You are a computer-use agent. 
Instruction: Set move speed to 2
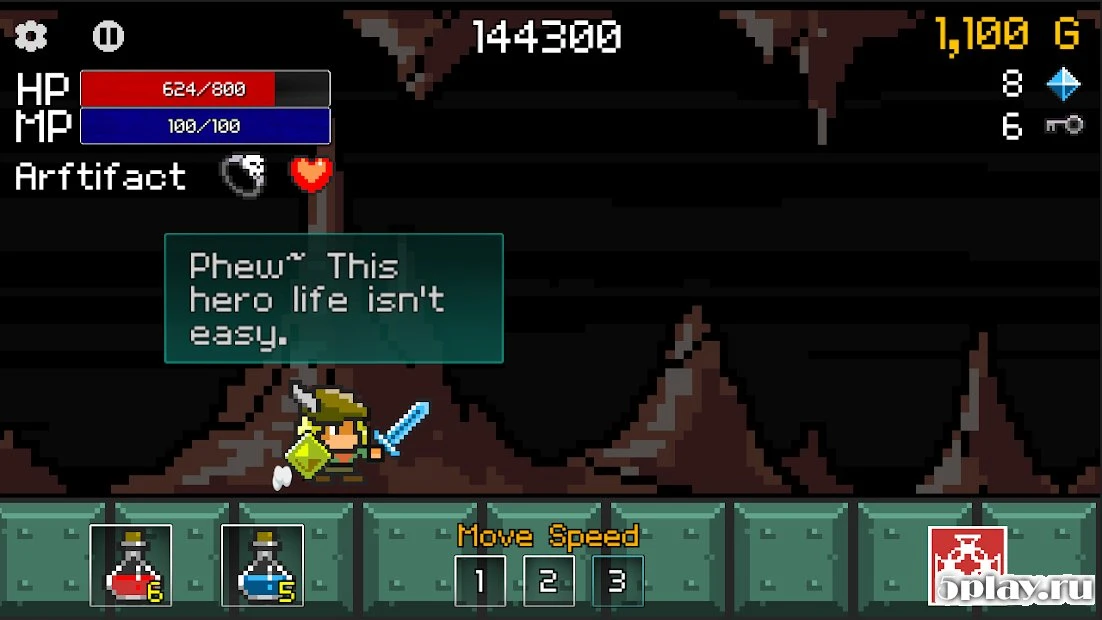[x=548, y=581]
